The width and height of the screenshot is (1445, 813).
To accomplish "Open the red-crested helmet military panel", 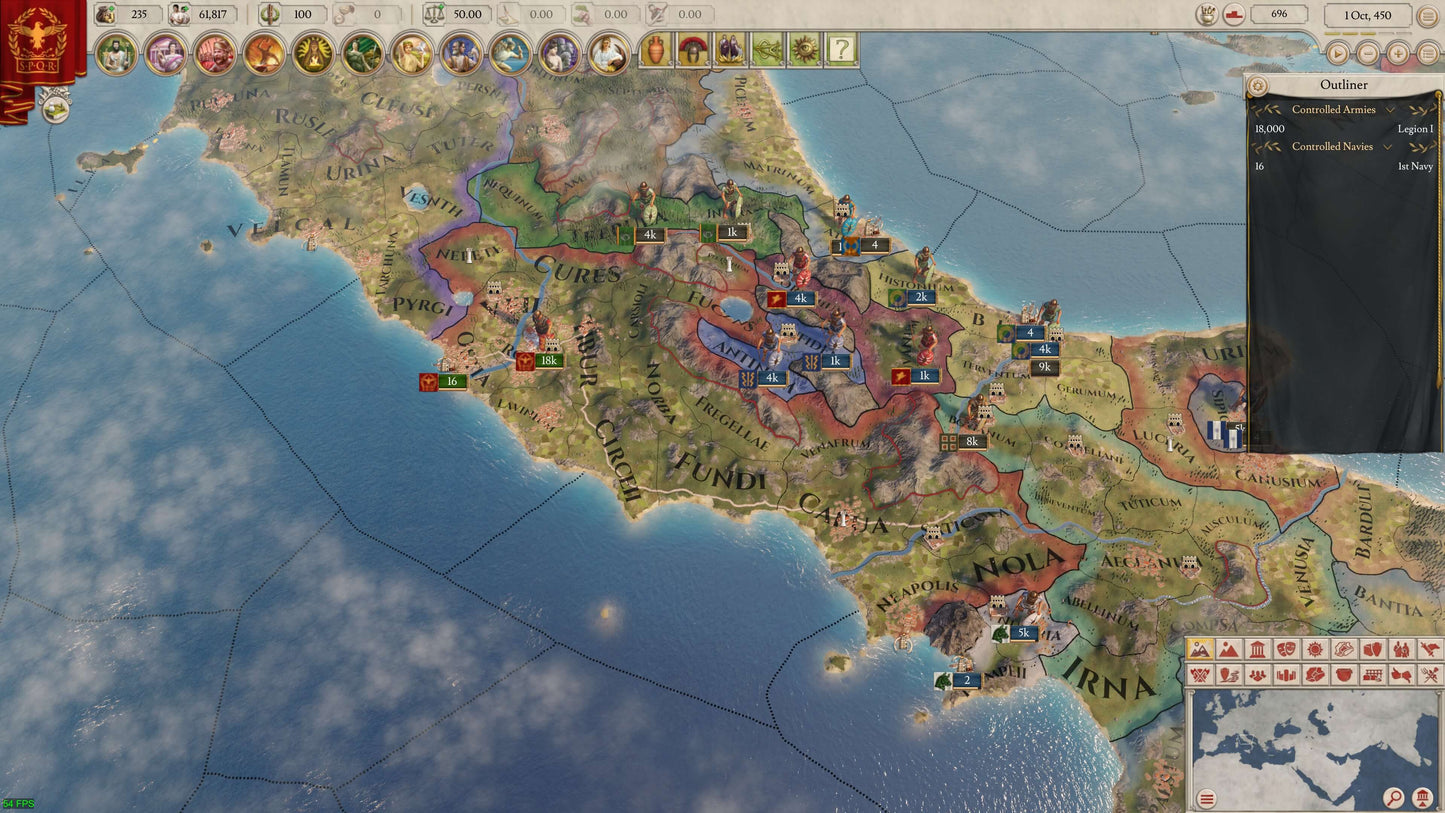I will click(692, 50).
